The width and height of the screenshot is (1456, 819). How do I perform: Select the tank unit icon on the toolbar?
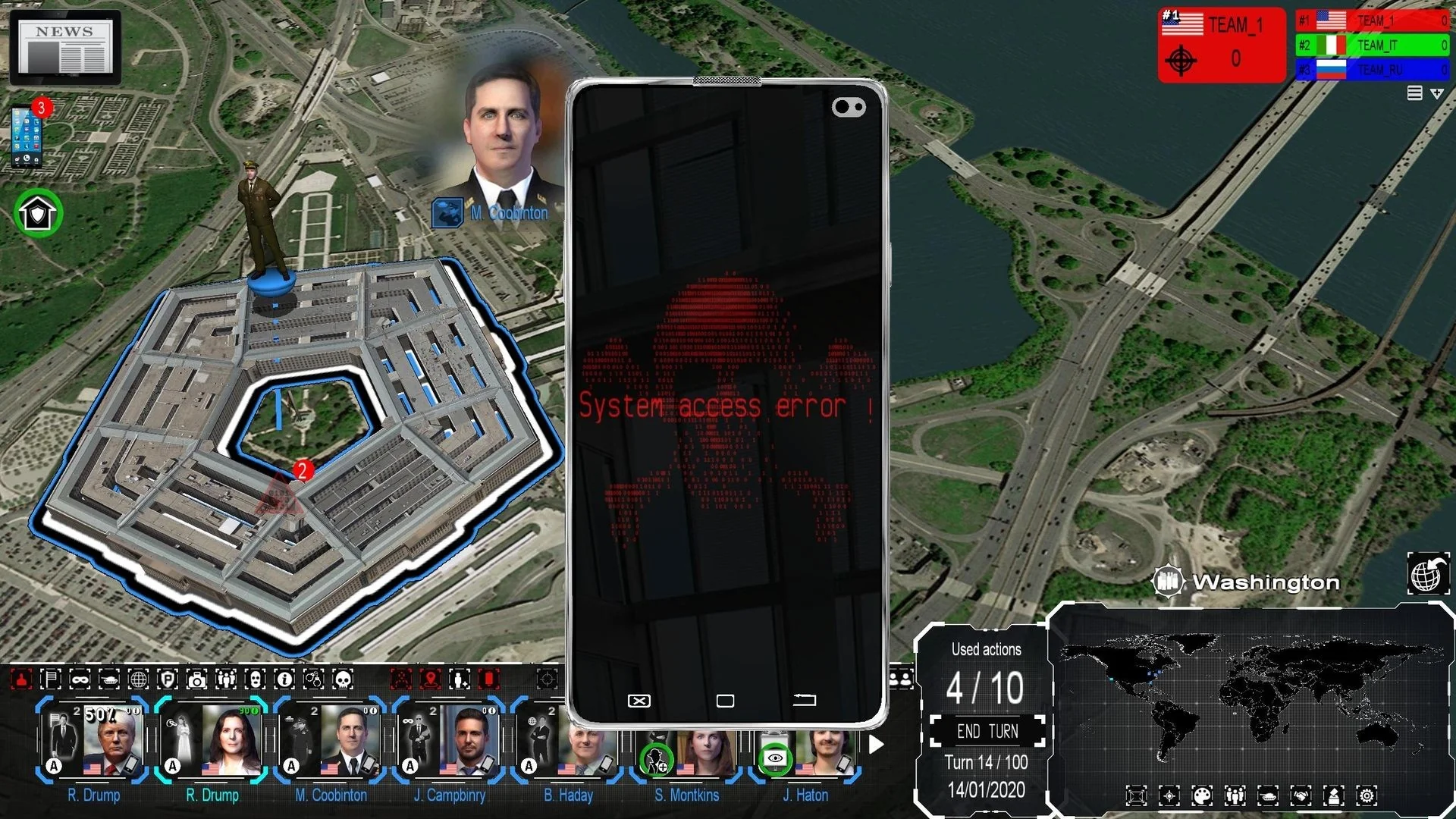tap(110, 680)
